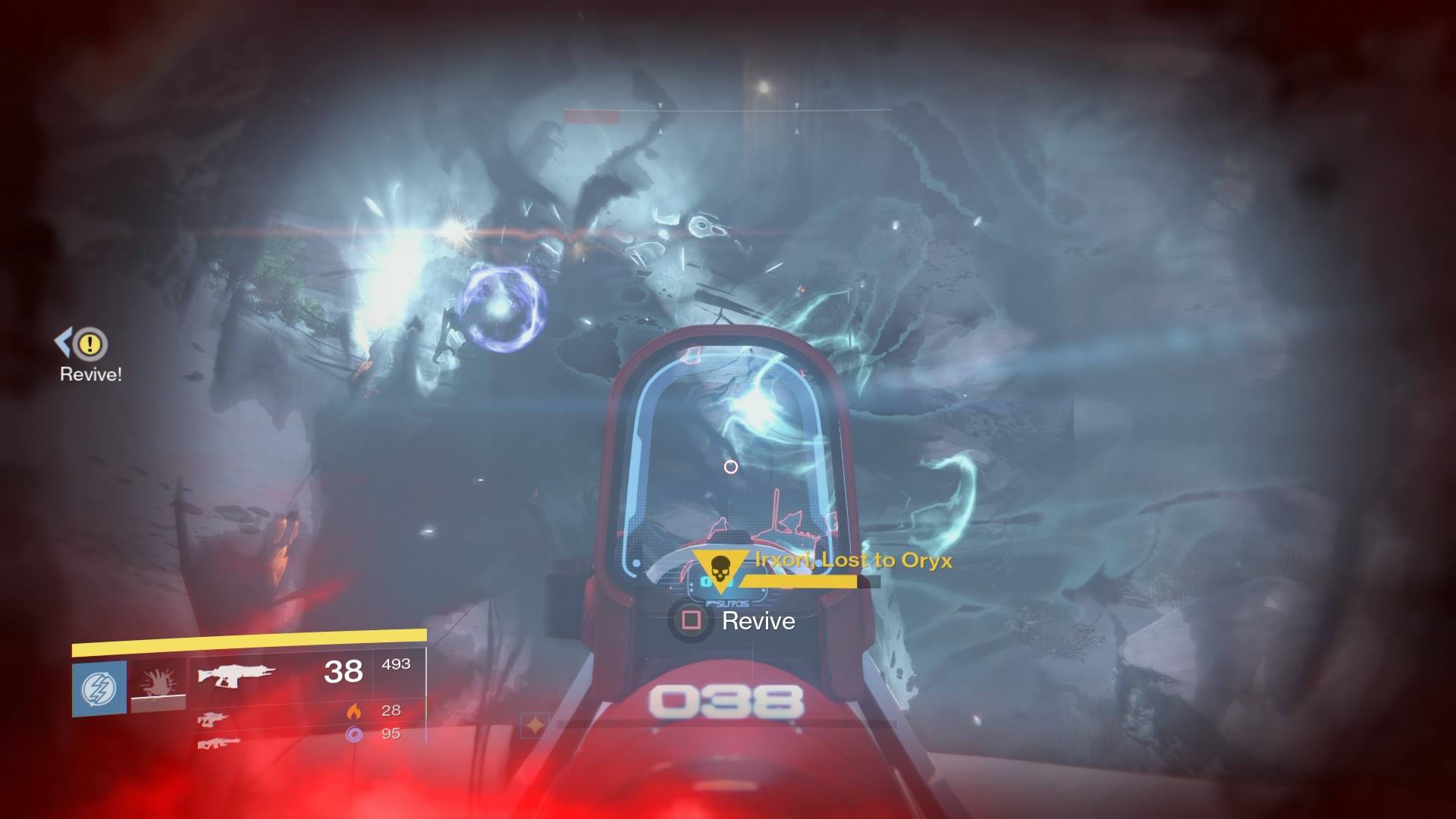
Task: Switch to the special weapon with solar ammo
Action: click(x=212, y=717)
